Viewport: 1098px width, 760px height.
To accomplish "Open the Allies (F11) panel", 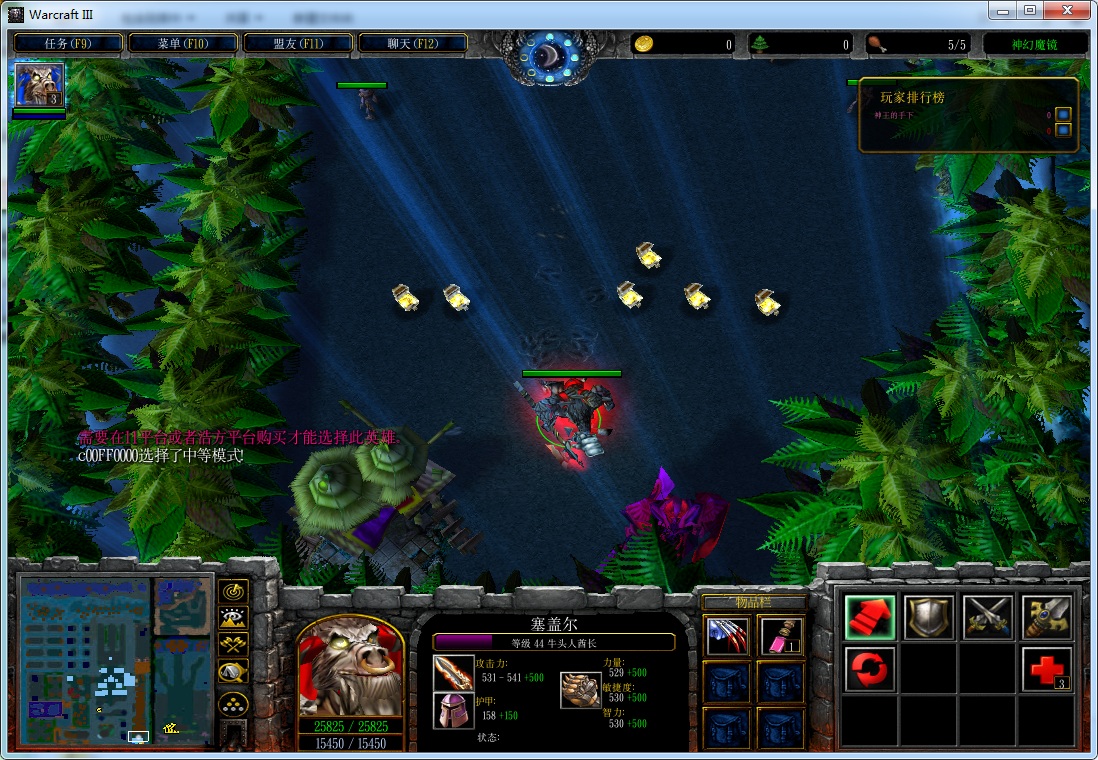I will pyautogui.click(x=298, y=43).
